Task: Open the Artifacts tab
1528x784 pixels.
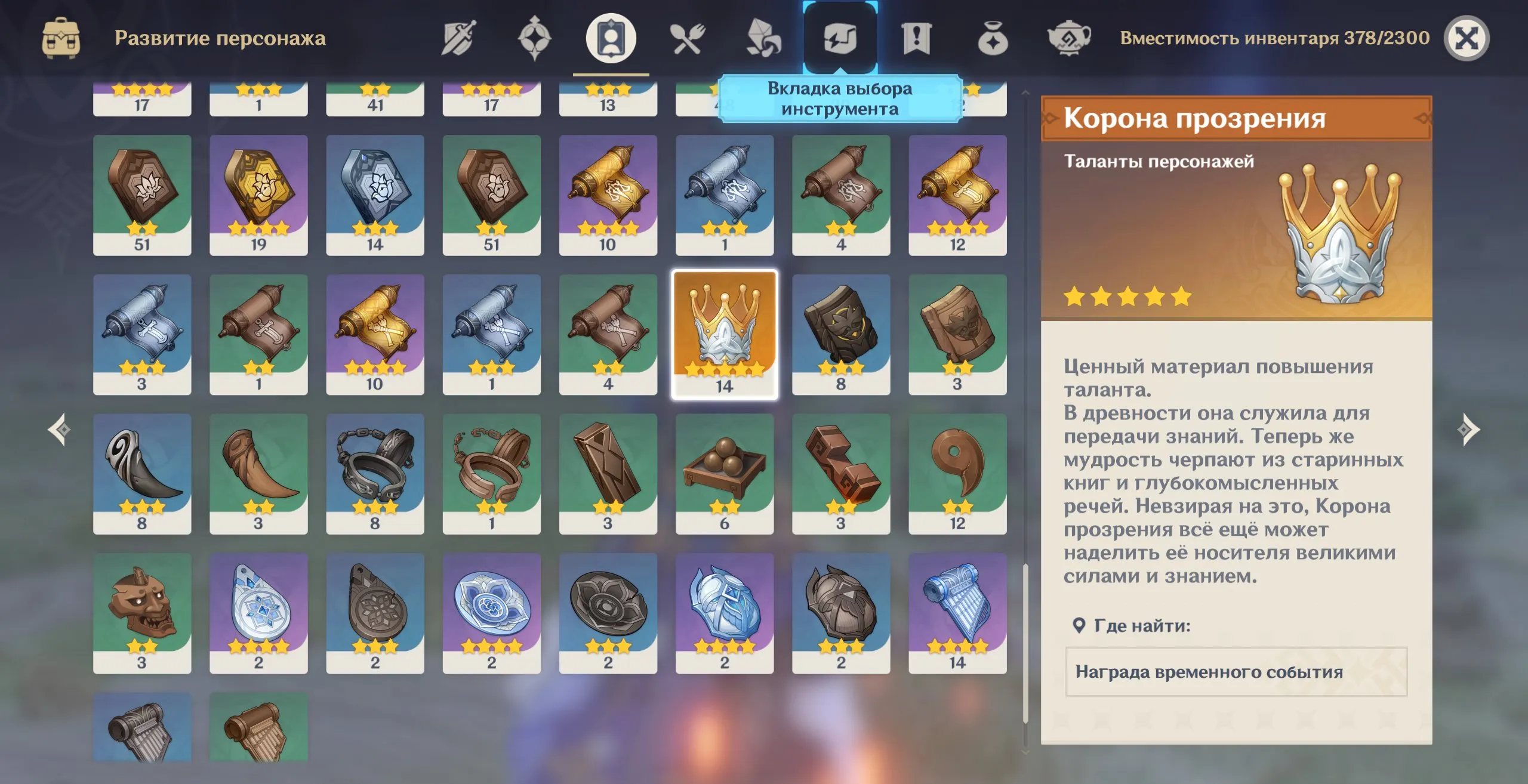Action: pos(534,39)
